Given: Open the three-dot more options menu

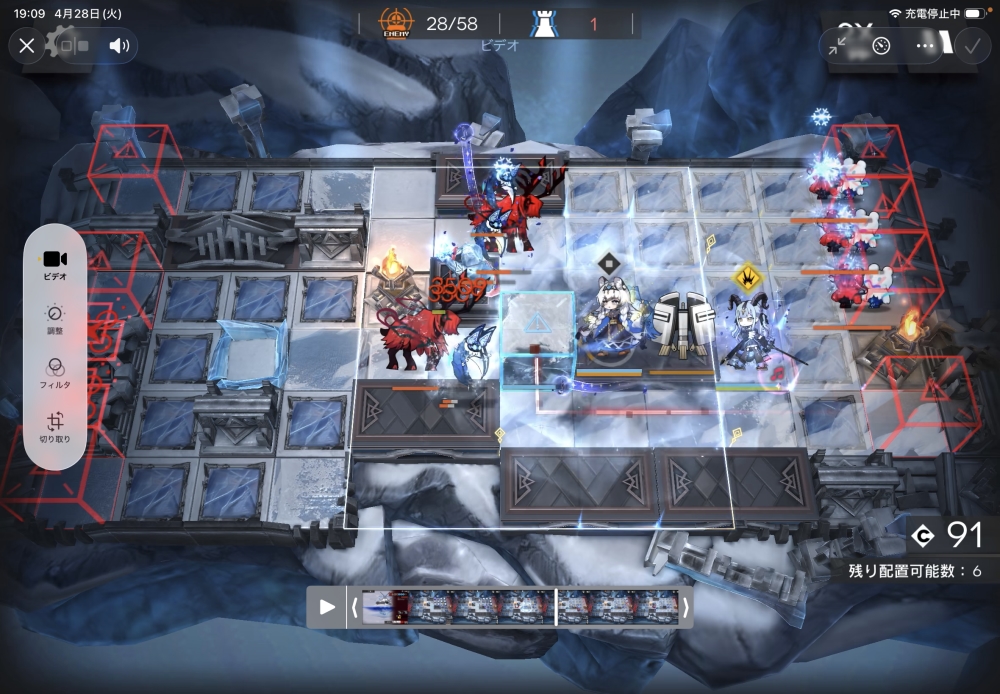Looking at the screenshot, I should click(x=925, y=45).
